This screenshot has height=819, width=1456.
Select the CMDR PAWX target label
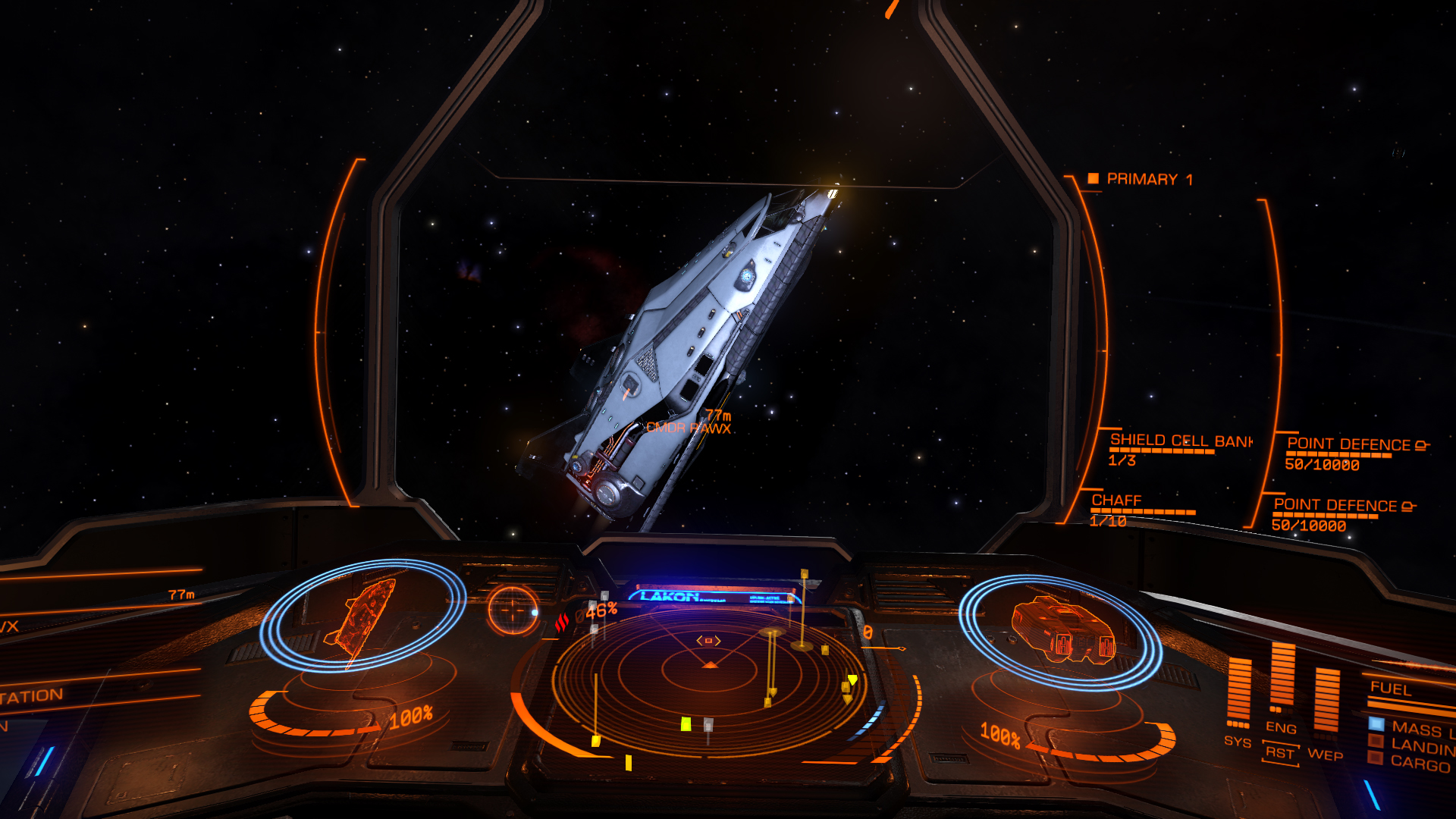(x=688, y=428)
